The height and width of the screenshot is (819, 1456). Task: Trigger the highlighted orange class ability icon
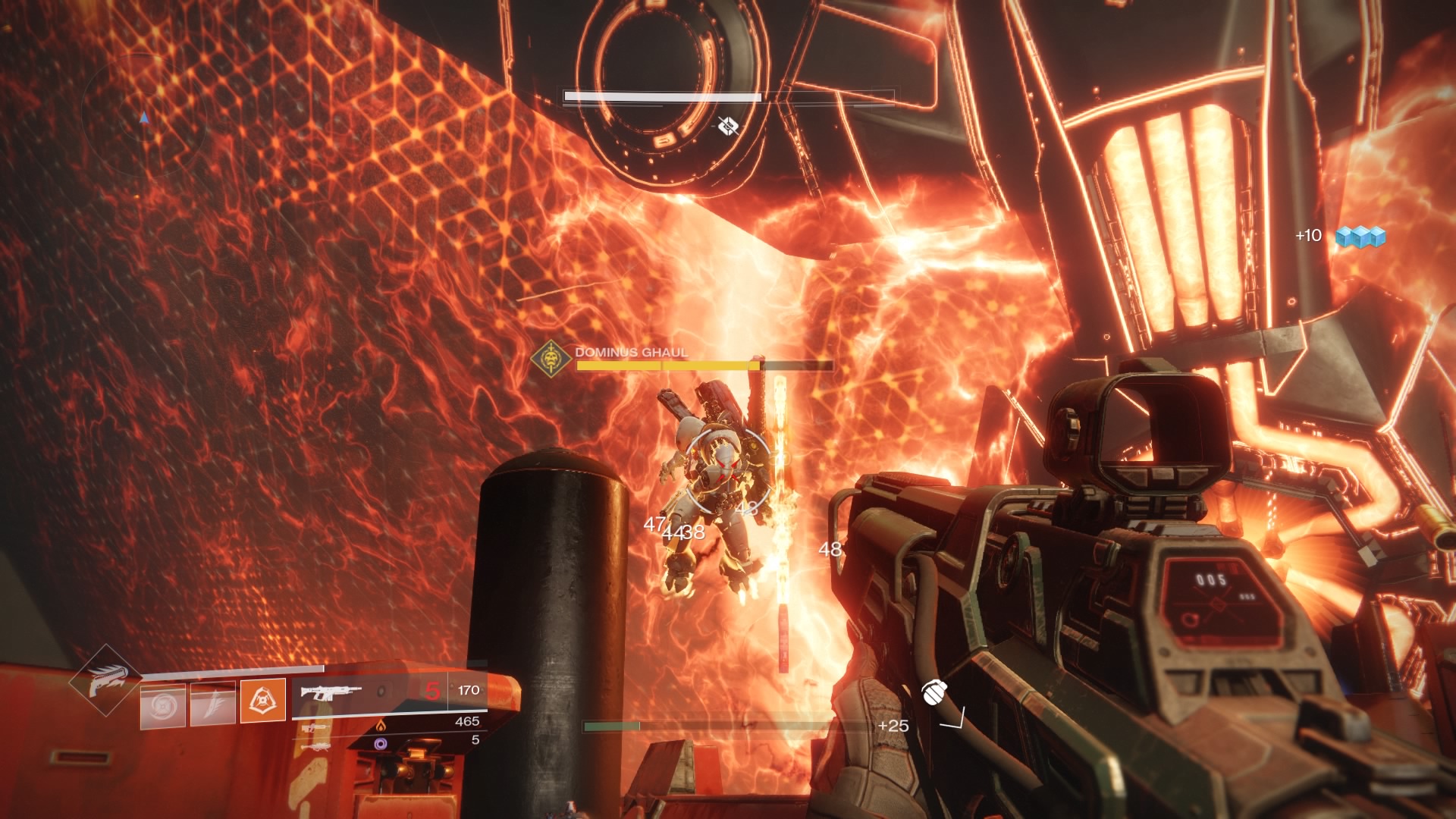point(262,701)
